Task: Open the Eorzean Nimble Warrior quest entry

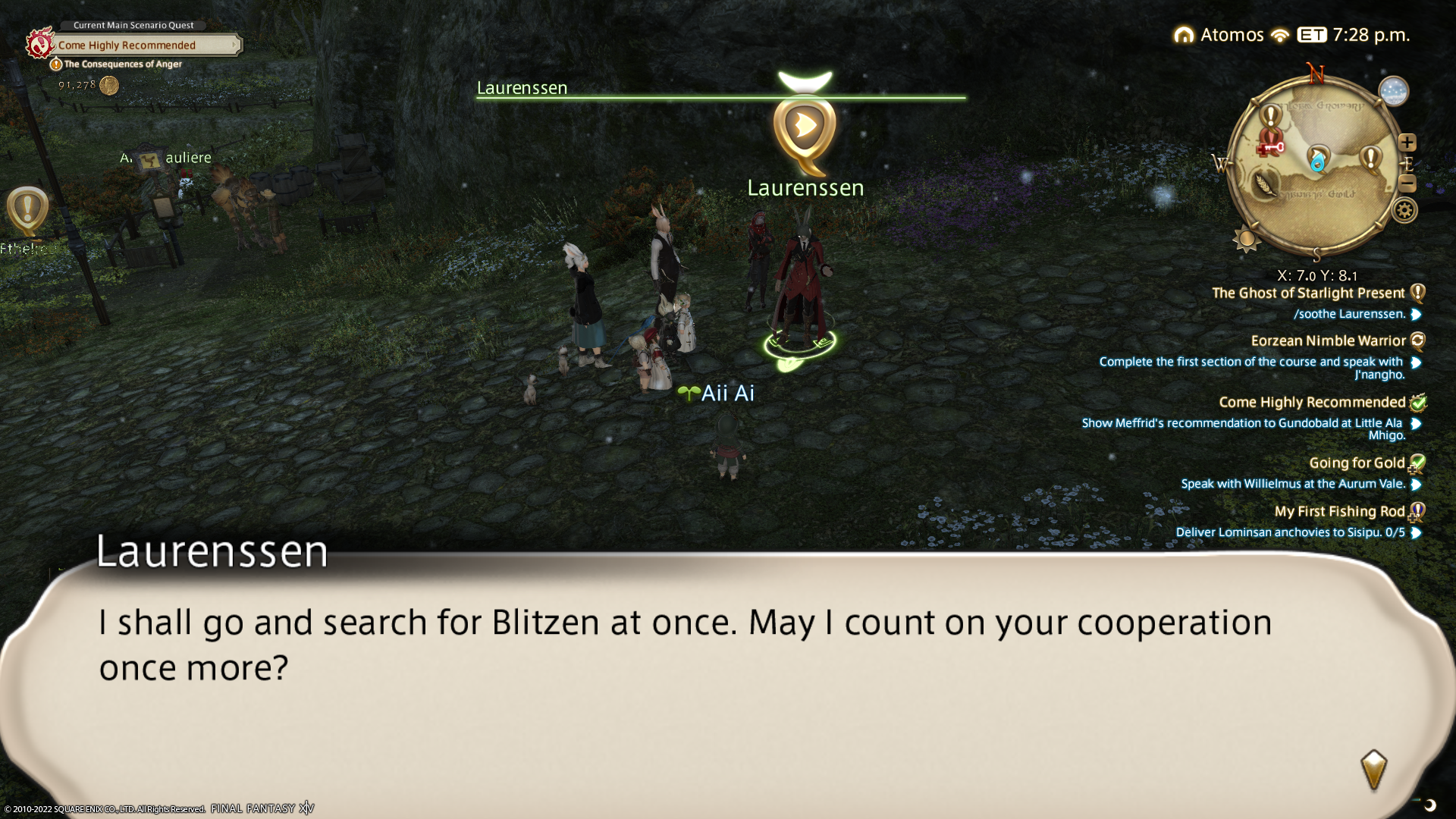Action: pyautogui.click(x=1328, y=341)
